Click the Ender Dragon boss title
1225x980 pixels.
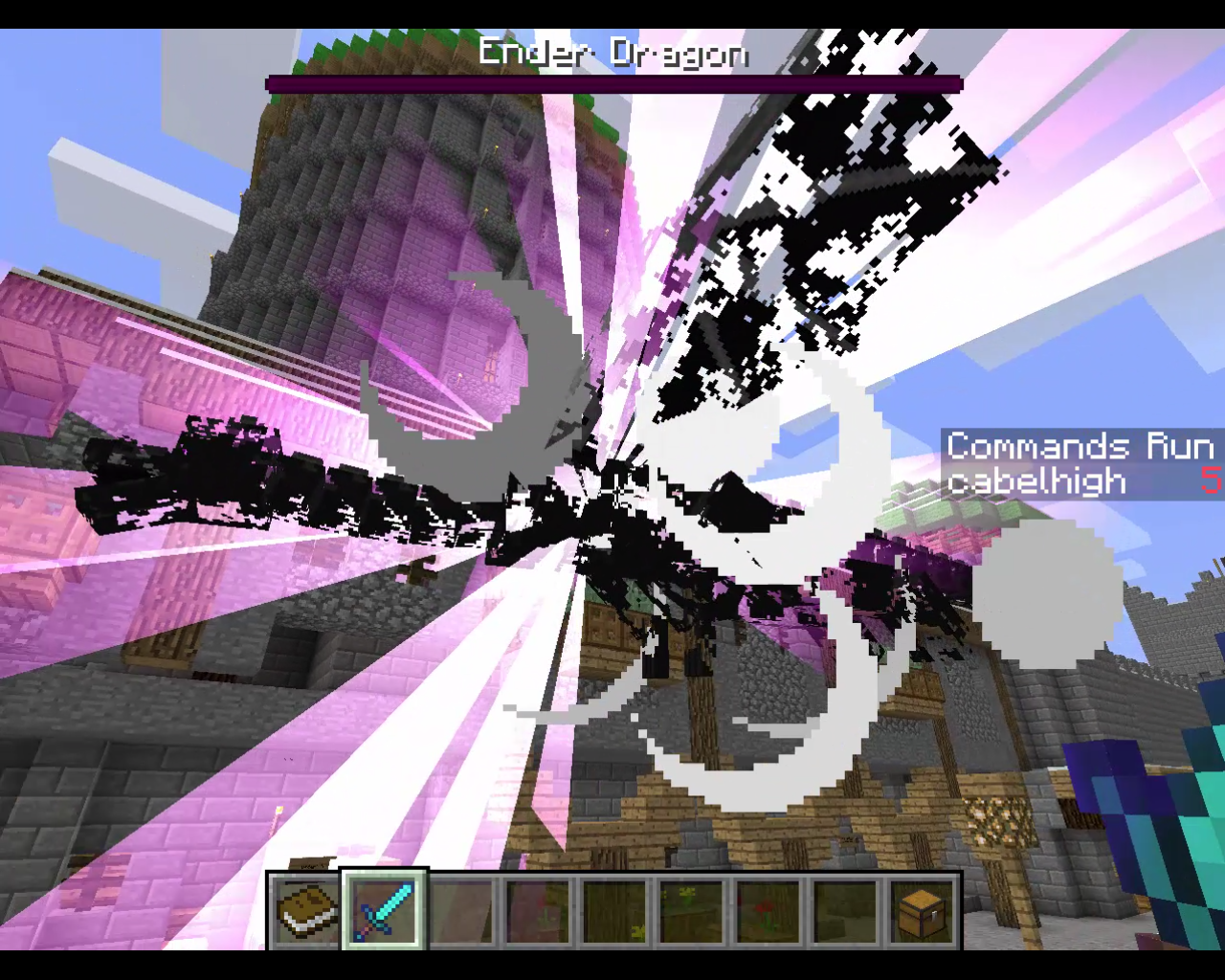pyautogui.click(x=612, y=55)
